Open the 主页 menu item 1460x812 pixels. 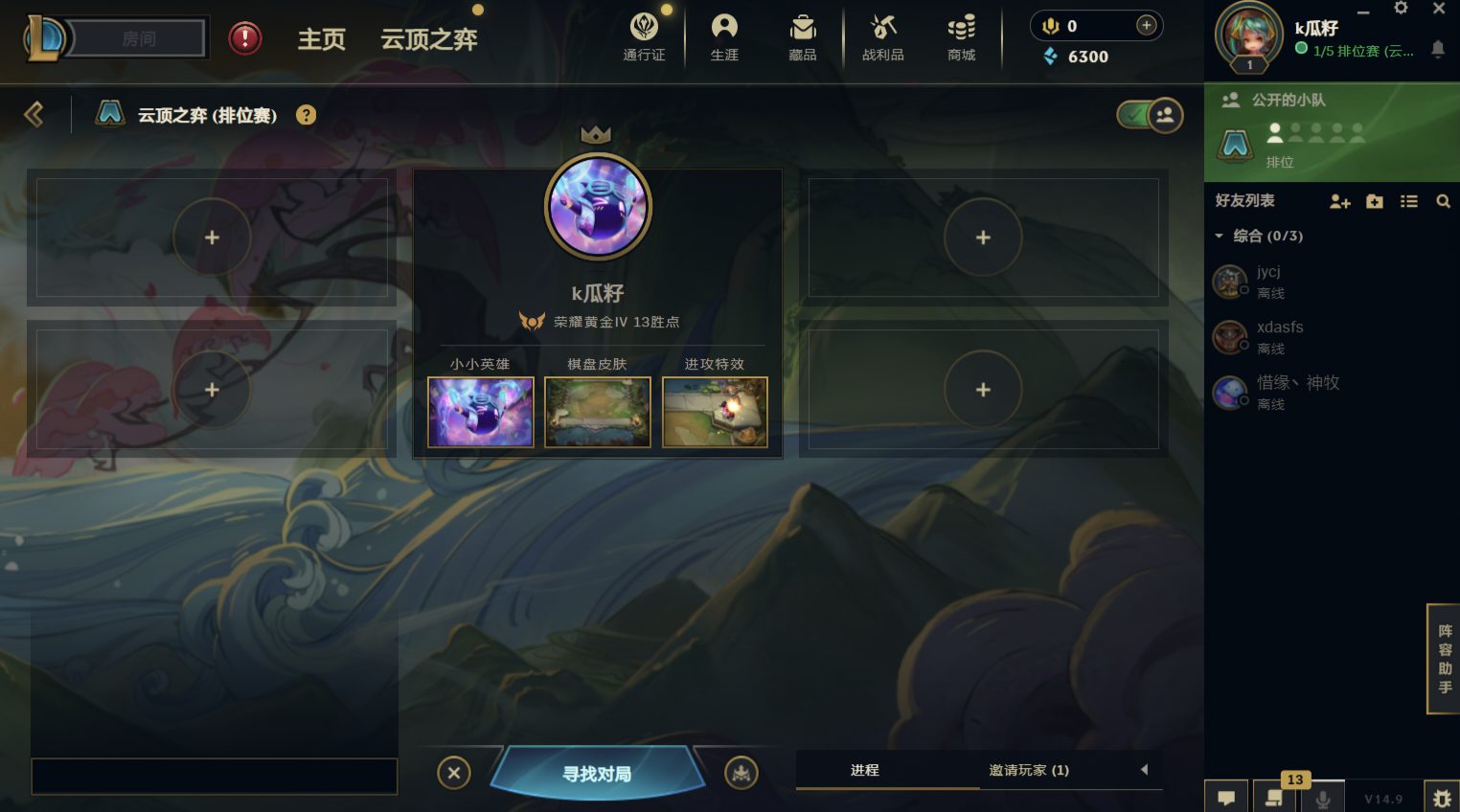[321, 40]
